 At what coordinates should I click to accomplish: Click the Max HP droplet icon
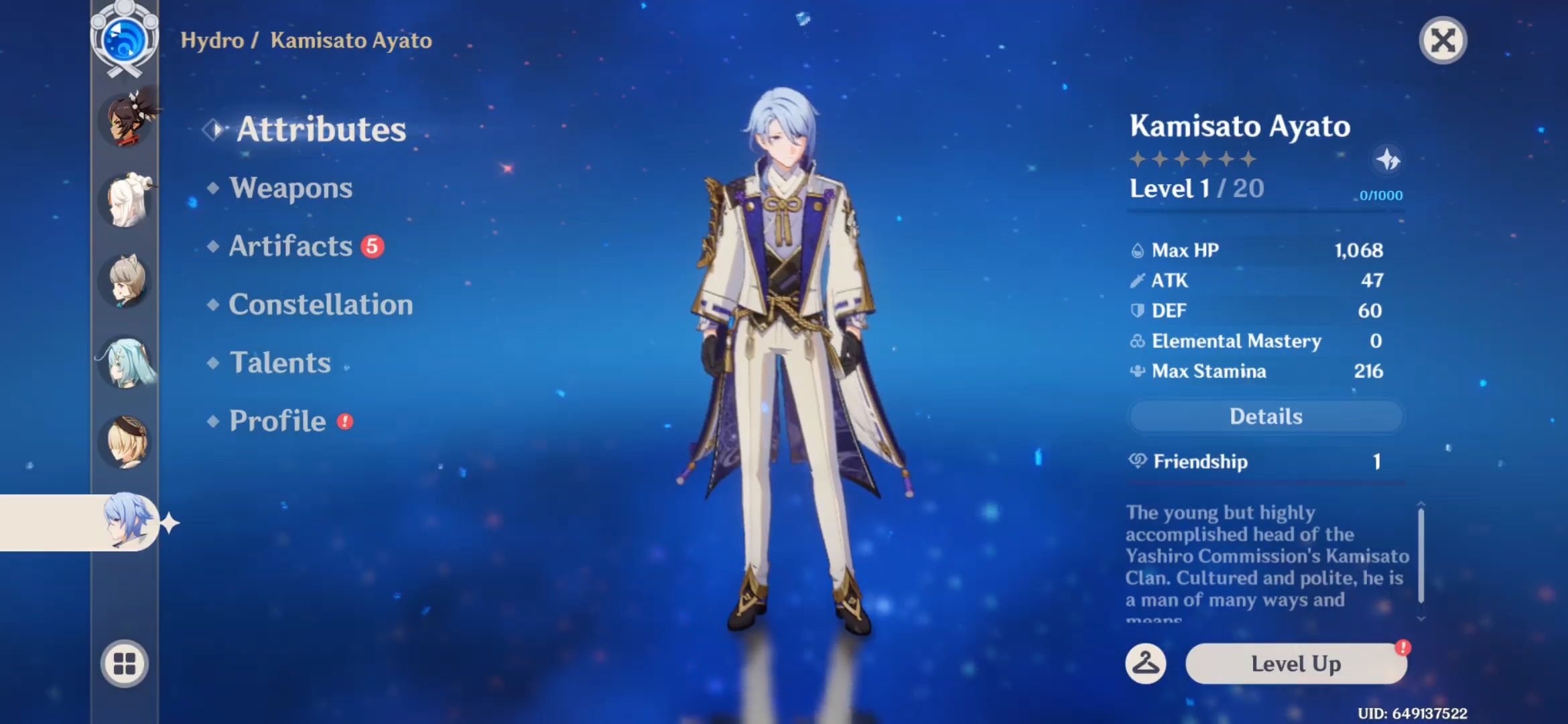point(1139,249)
